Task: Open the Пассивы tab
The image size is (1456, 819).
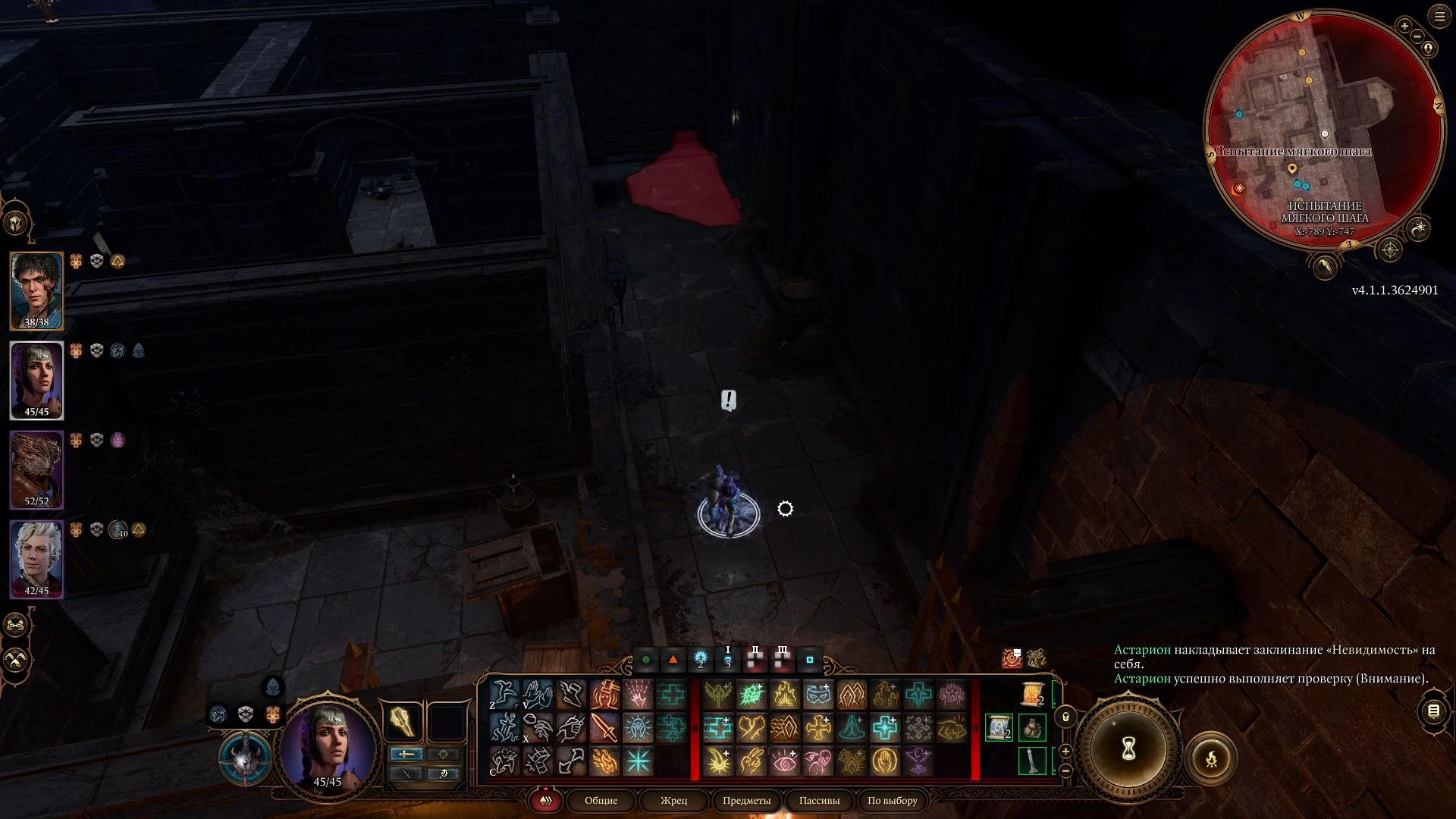Action: click(819, 801)
